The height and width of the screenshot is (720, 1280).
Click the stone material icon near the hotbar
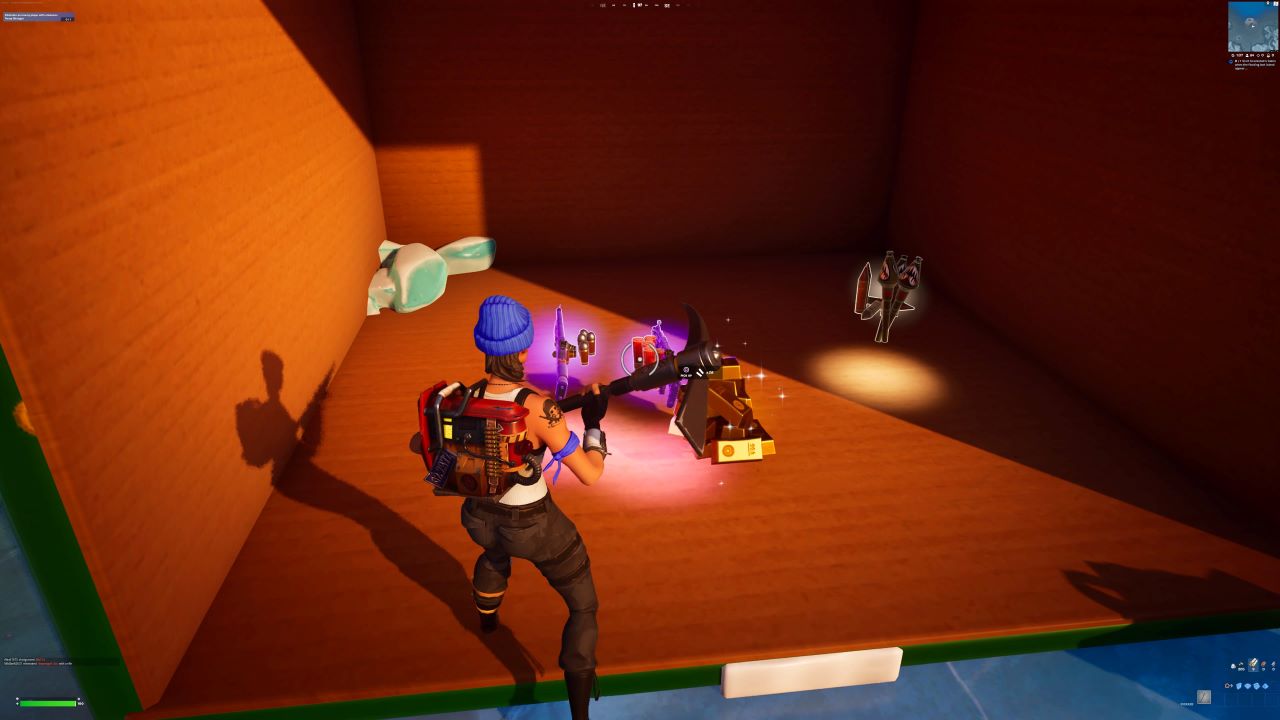[1248, 686]
